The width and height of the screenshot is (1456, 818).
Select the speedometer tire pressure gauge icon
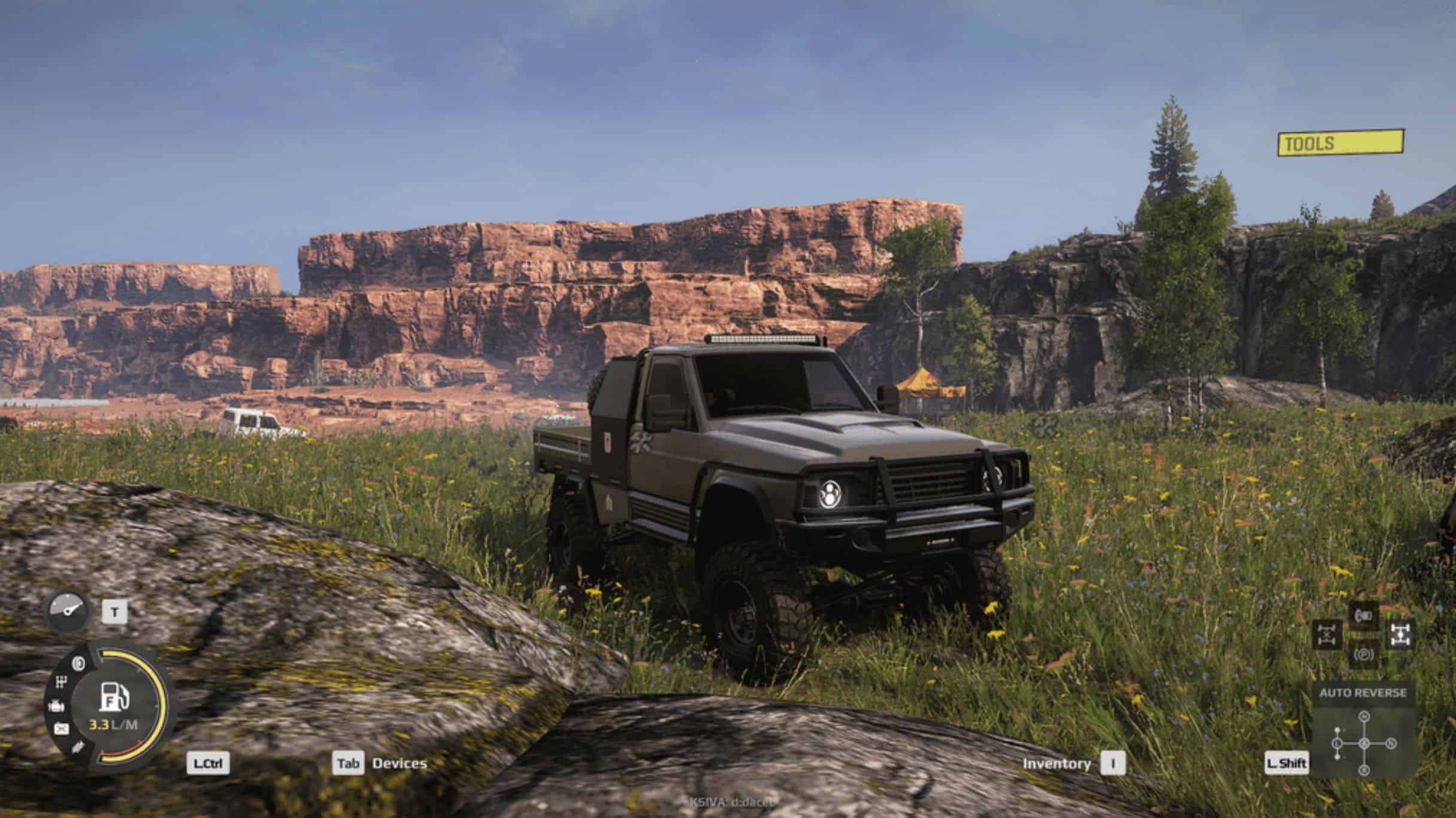coord(68,611)
